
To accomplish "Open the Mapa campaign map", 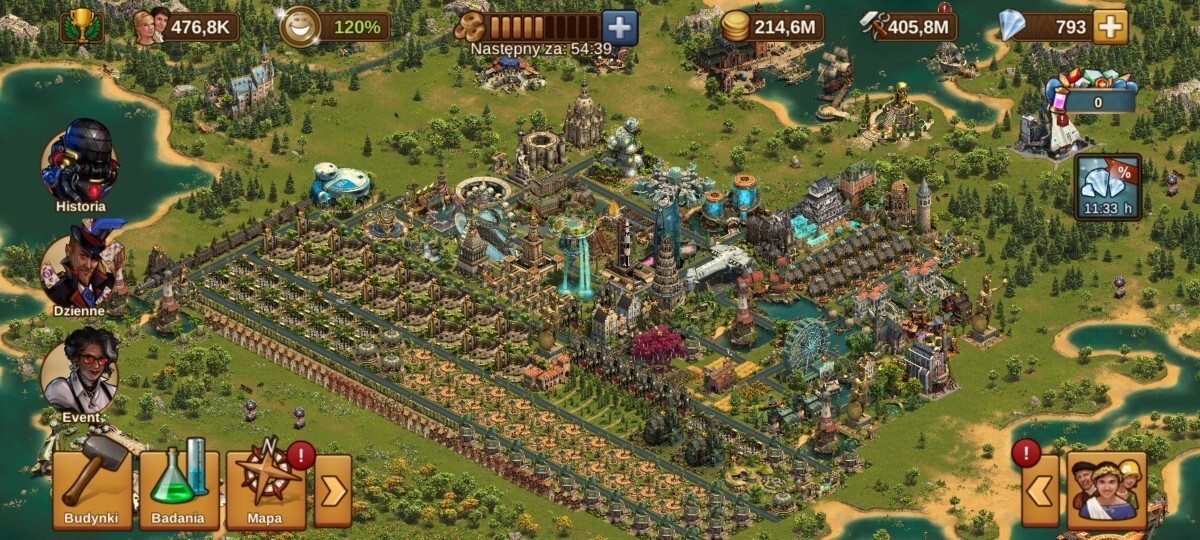I will tap(265, 489).
